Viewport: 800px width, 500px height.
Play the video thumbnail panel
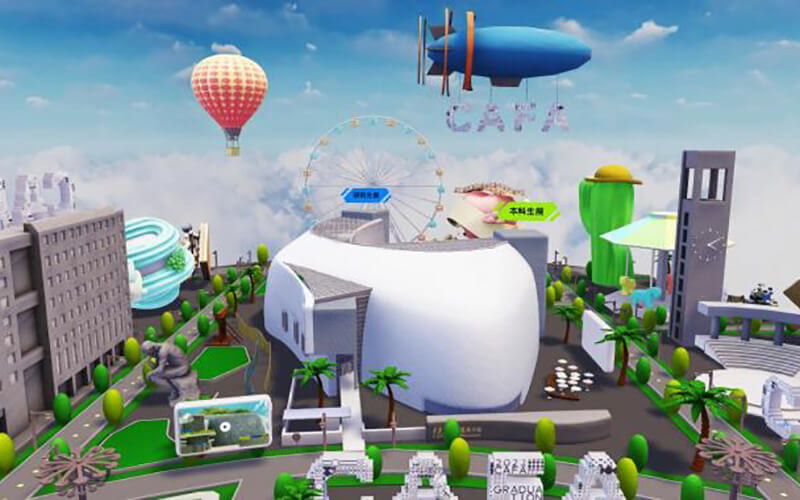tap(223, 423)
